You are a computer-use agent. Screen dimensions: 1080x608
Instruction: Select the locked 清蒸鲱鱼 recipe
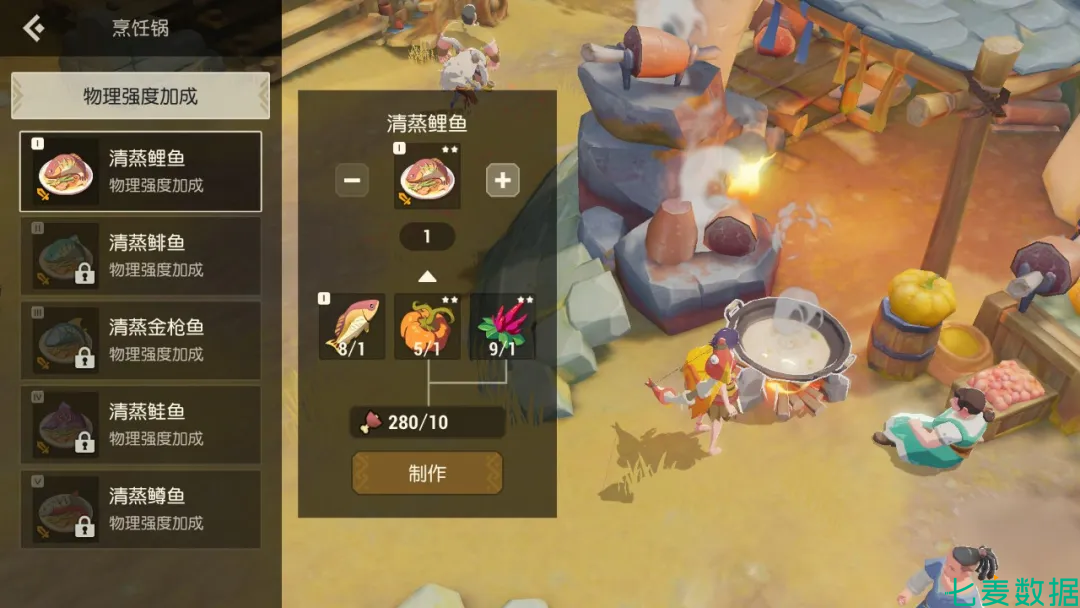[x=140, y=256]
